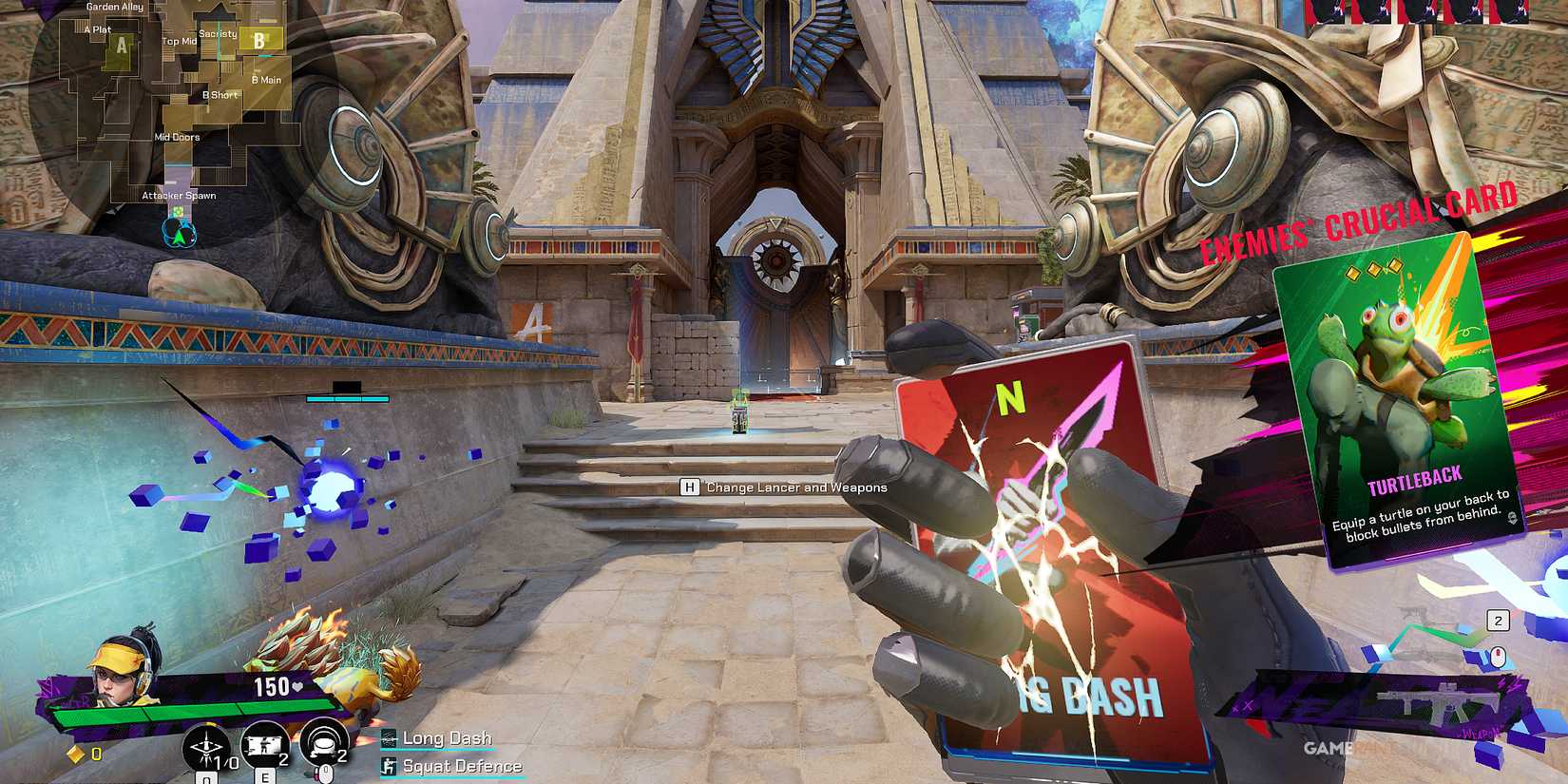
Task: Toggle the A site marker on the minimap
Action: pos(122,45)
